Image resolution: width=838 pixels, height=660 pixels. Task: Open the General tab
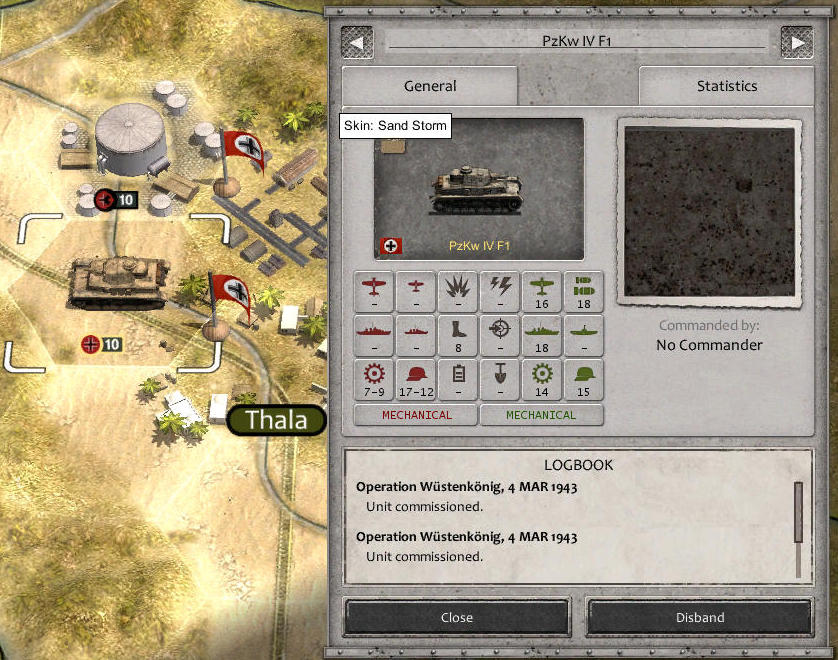click(430, 86)
